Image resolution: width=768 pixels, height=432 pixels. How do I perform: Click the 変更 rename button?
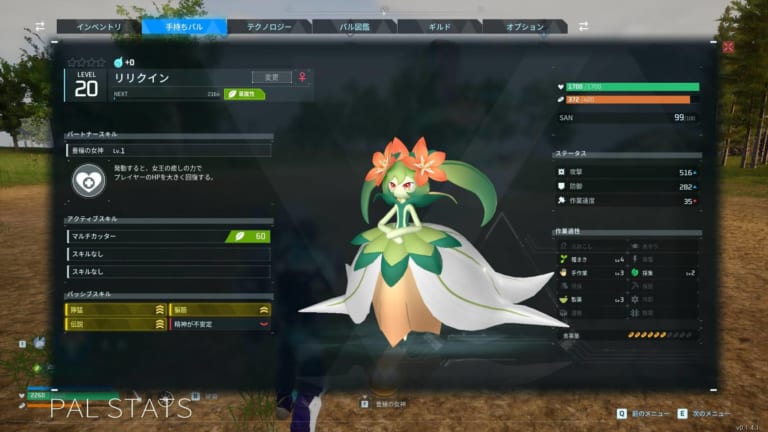point(271,76)
